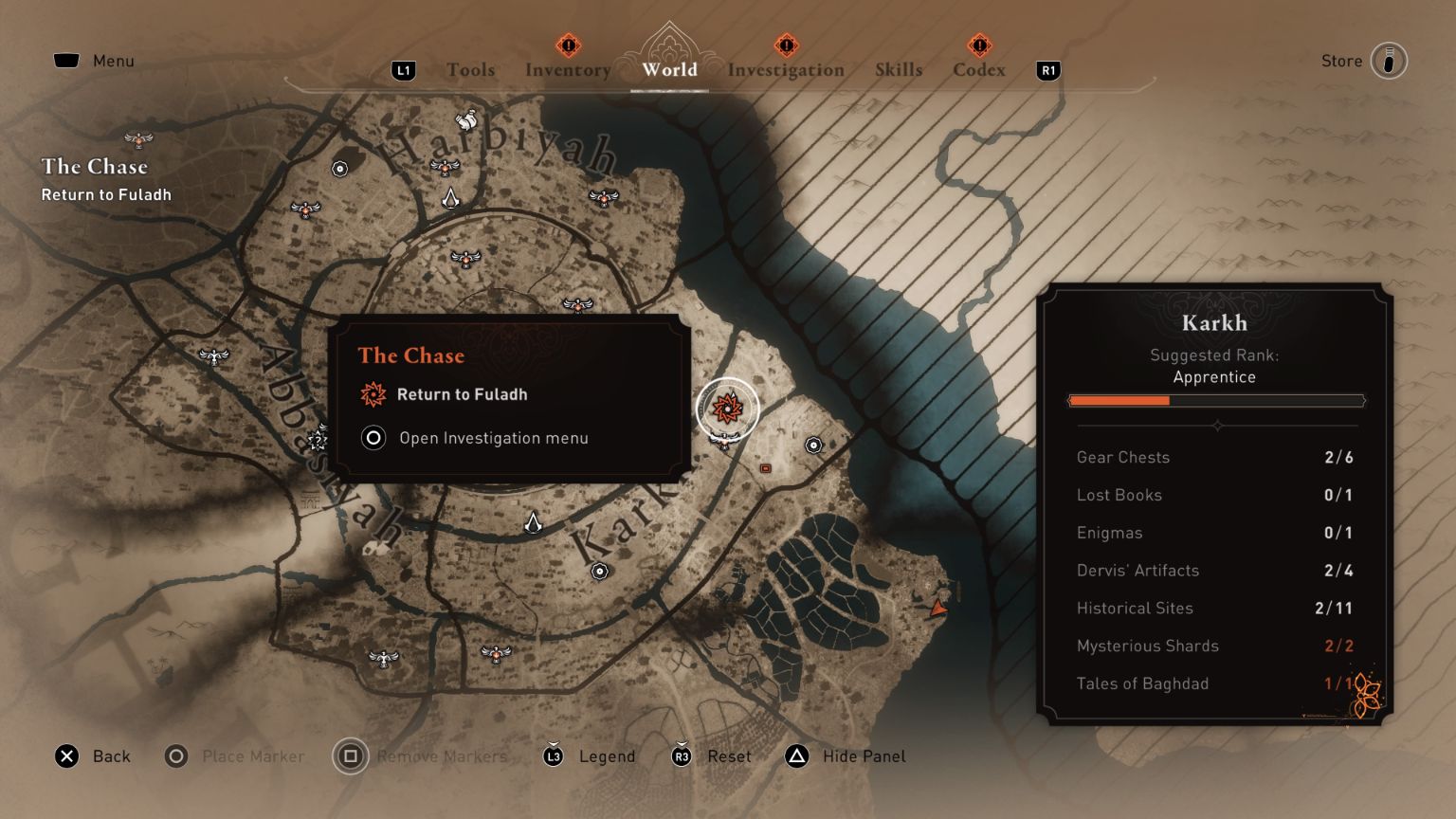
Task: Click the Store controller icon
Action: pyautogui.click(x=1388, y=60)
